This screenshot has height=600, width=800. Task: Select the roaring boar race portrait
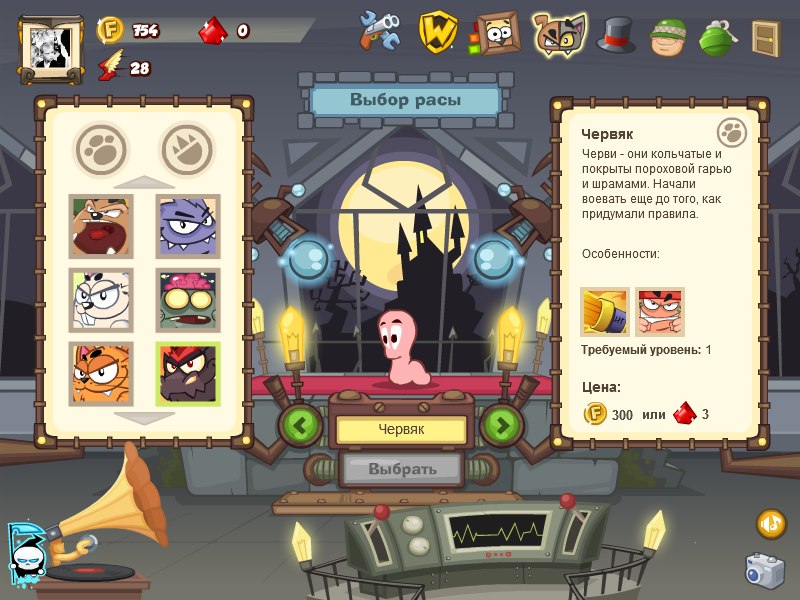[100, 226]
